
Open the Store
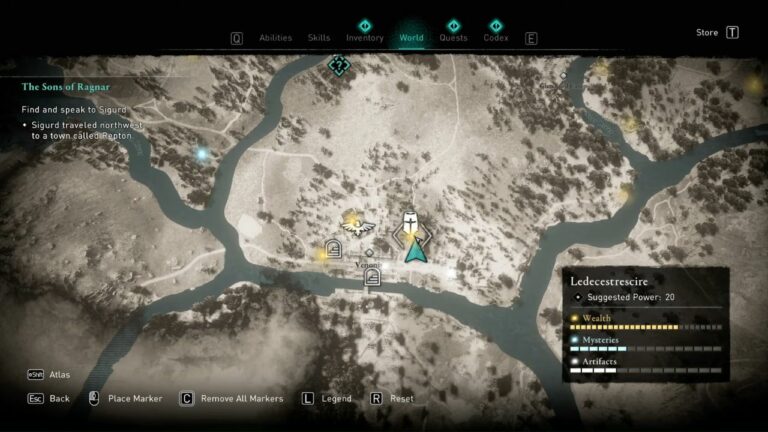click(707, 33)
